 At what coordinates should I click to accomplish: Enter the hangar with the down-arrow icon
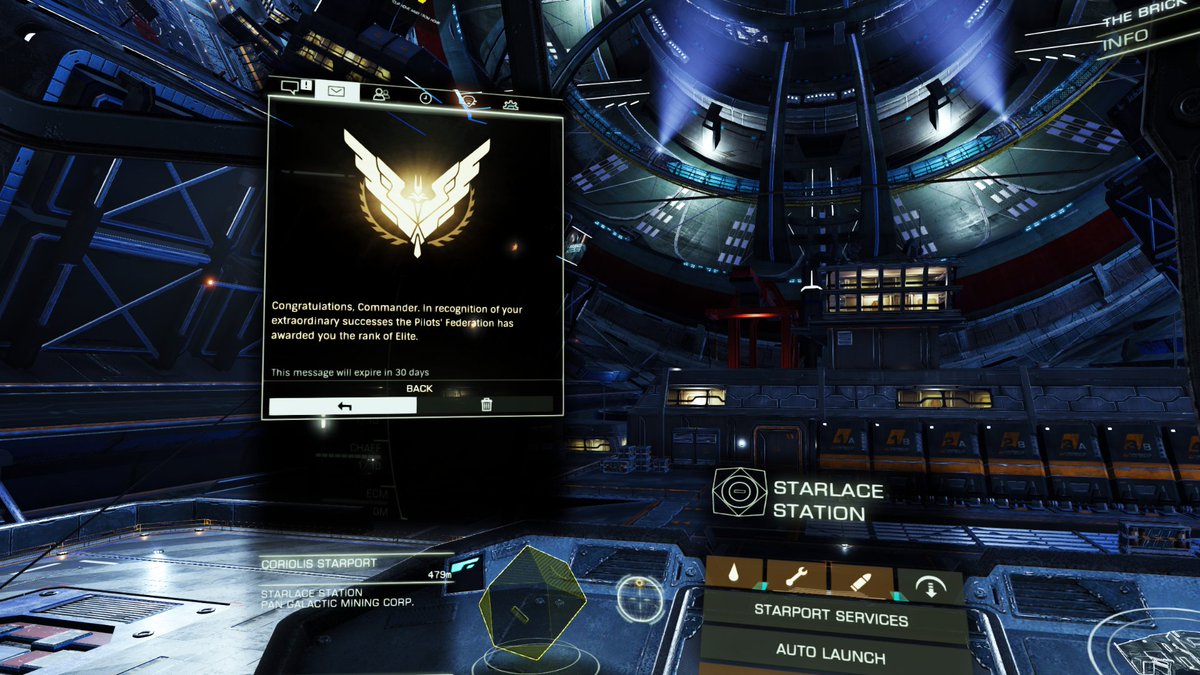point(929,586)
